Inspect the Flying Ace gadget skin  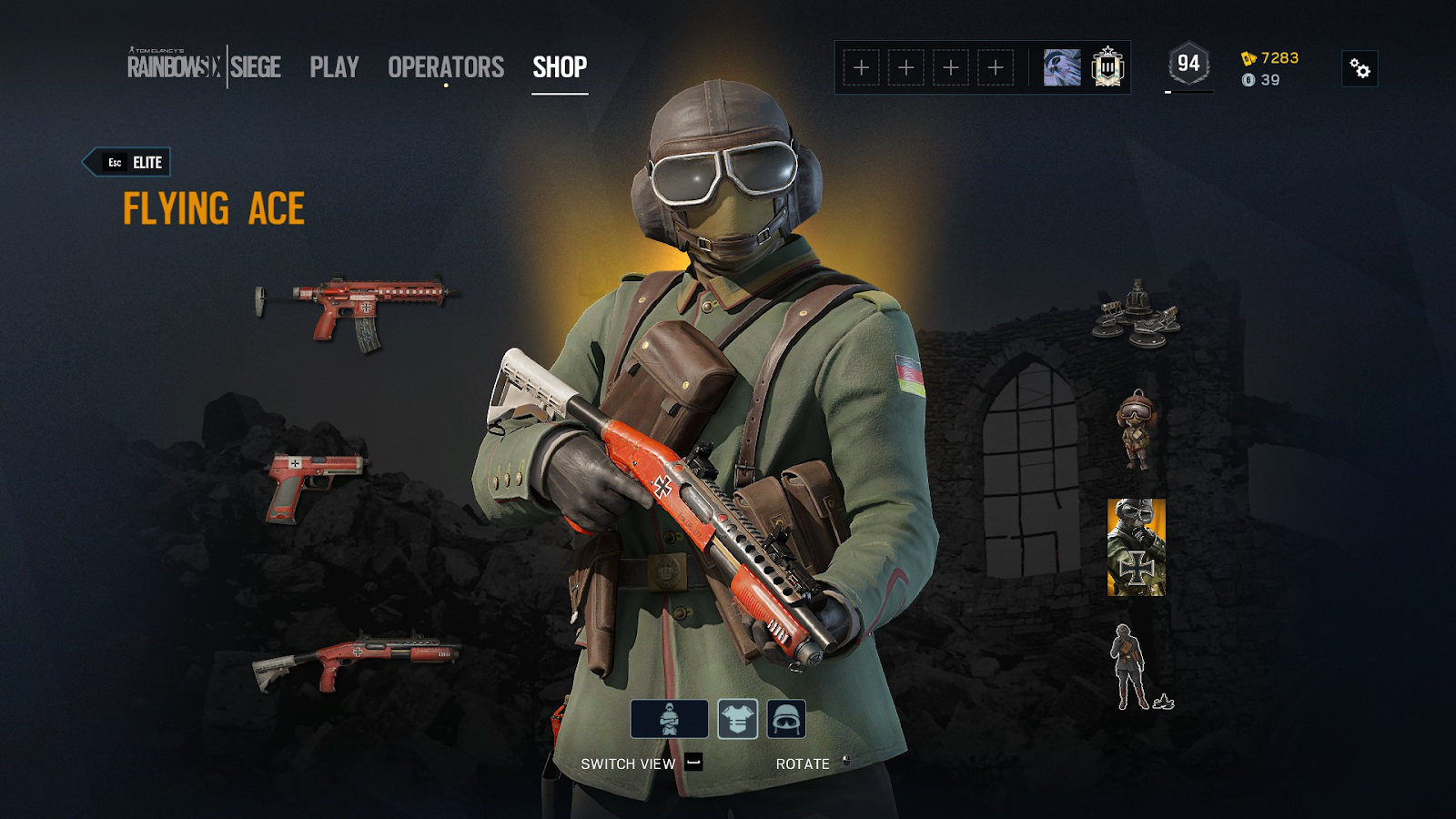pyautogui.click(x=1137, y=314)
